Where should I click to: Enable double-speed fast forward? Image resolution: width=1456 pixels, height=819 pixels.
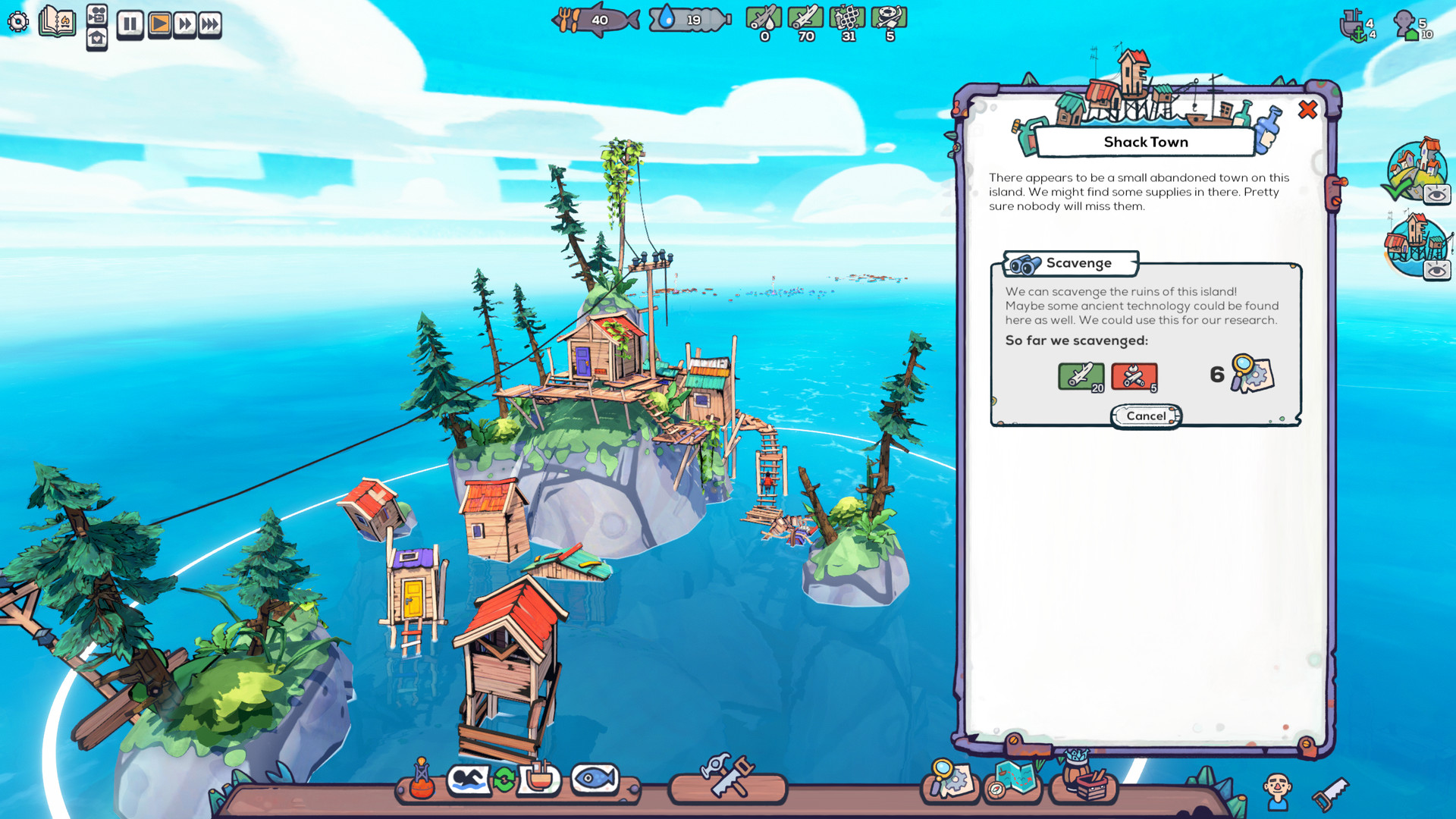pyautogui.click(x=184, y=24)
